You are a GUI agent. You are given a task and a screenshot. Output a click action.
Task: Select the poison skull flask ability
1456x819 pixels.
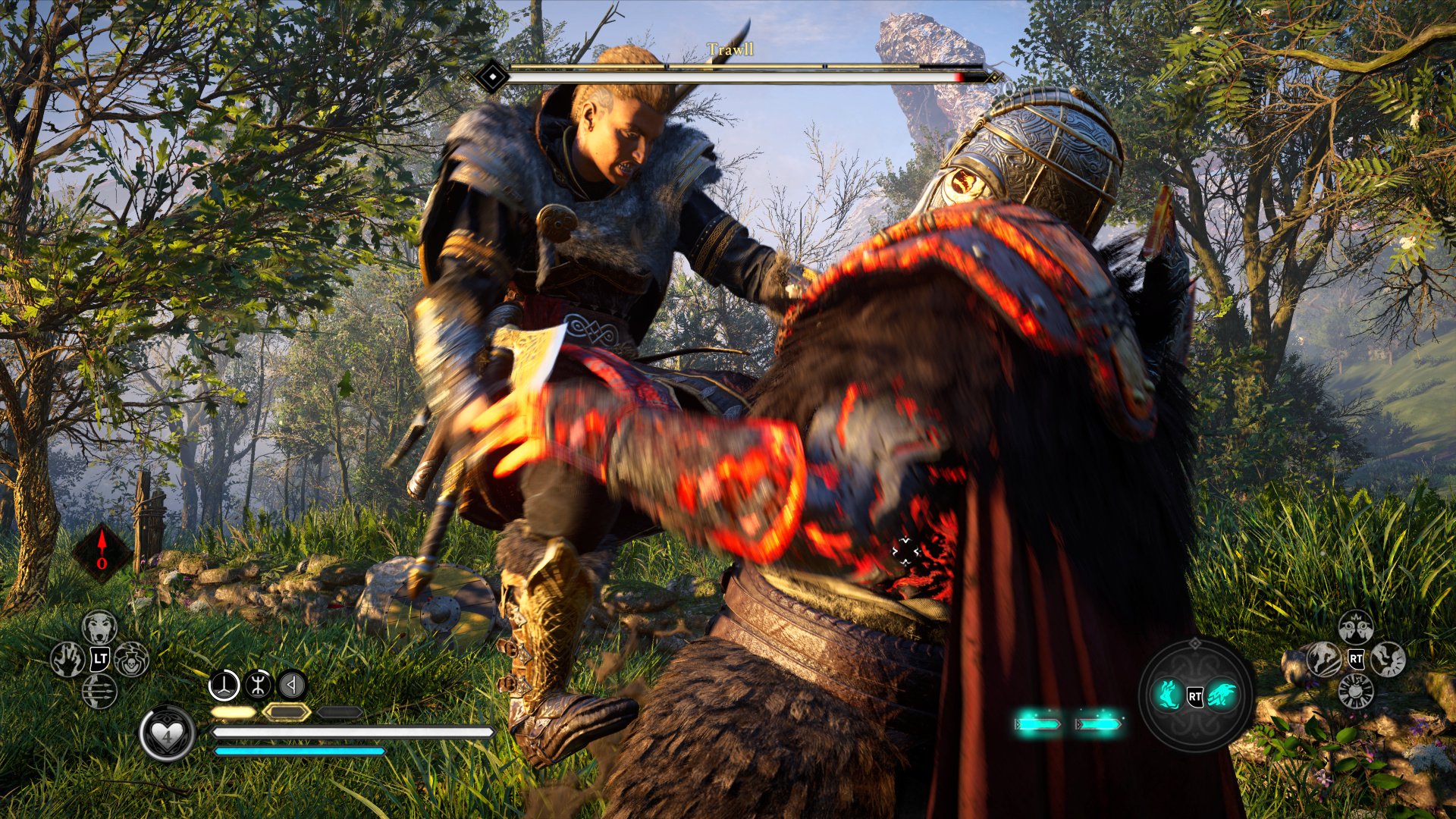(132, 659)
